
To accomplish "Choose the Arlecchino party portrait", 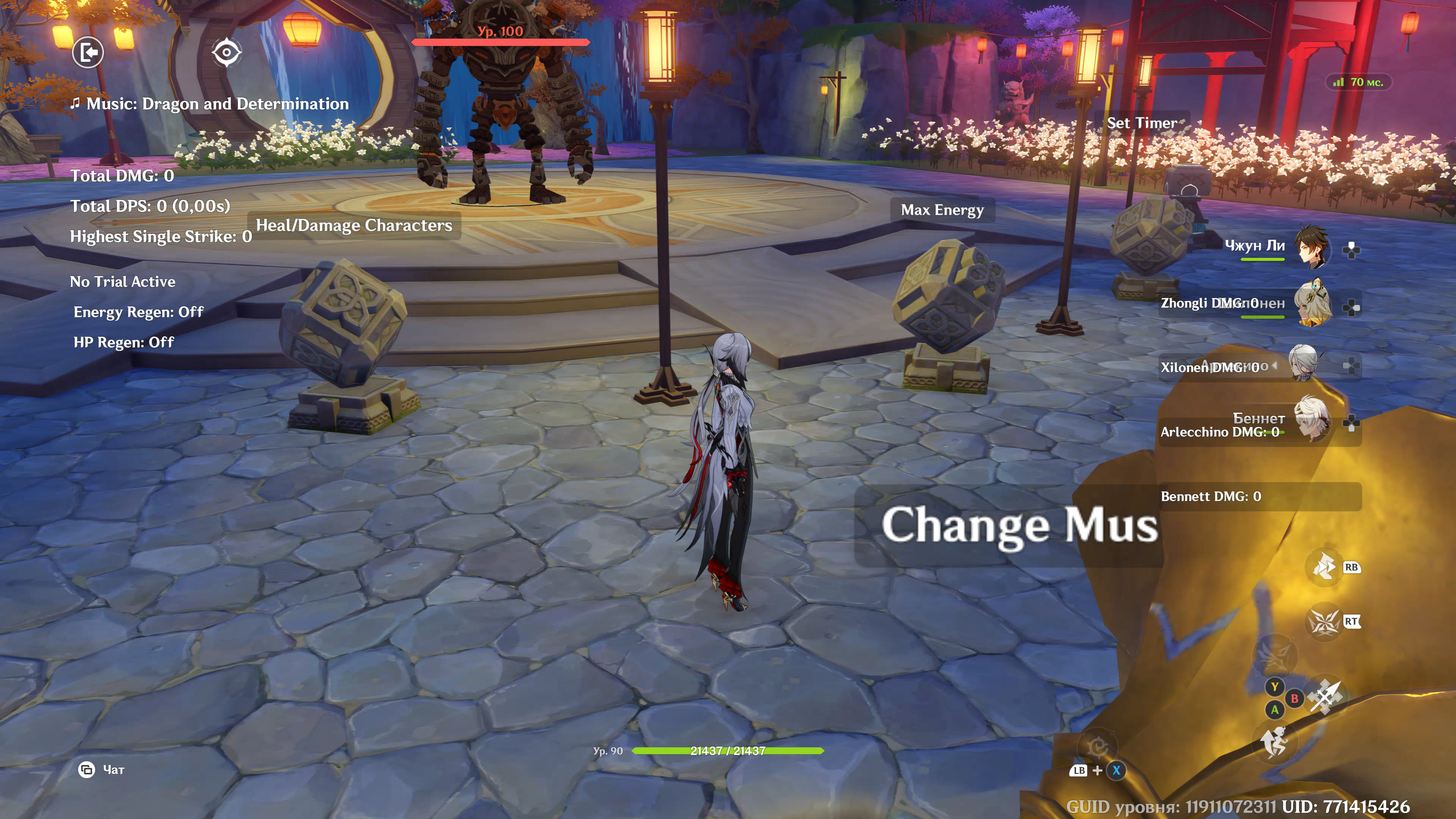I will 1304,364.
